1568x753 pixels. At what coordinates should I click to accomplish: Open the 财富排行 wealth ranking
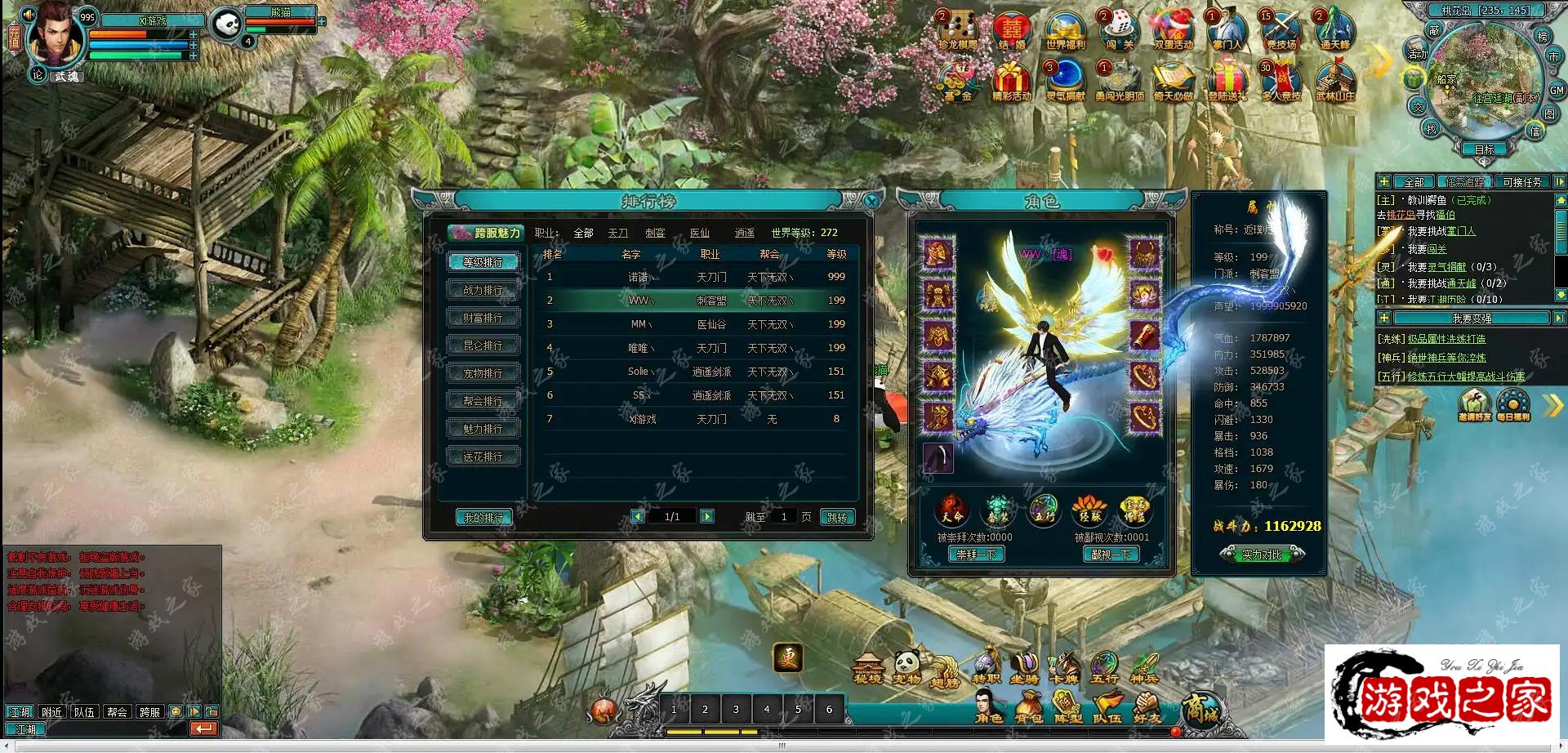(483, 318)
